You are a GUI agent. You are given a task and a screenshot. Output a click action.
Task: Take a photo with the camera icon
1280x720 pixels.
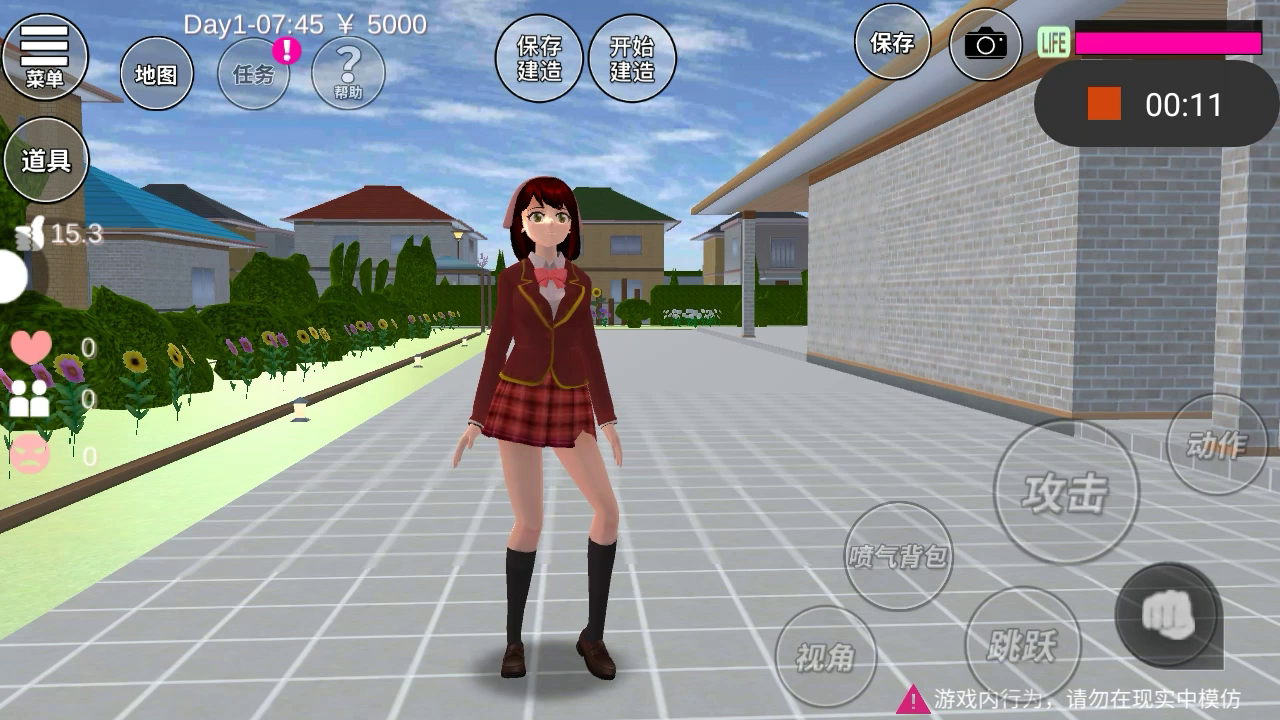pyautogui.click(x=985, y=43)
